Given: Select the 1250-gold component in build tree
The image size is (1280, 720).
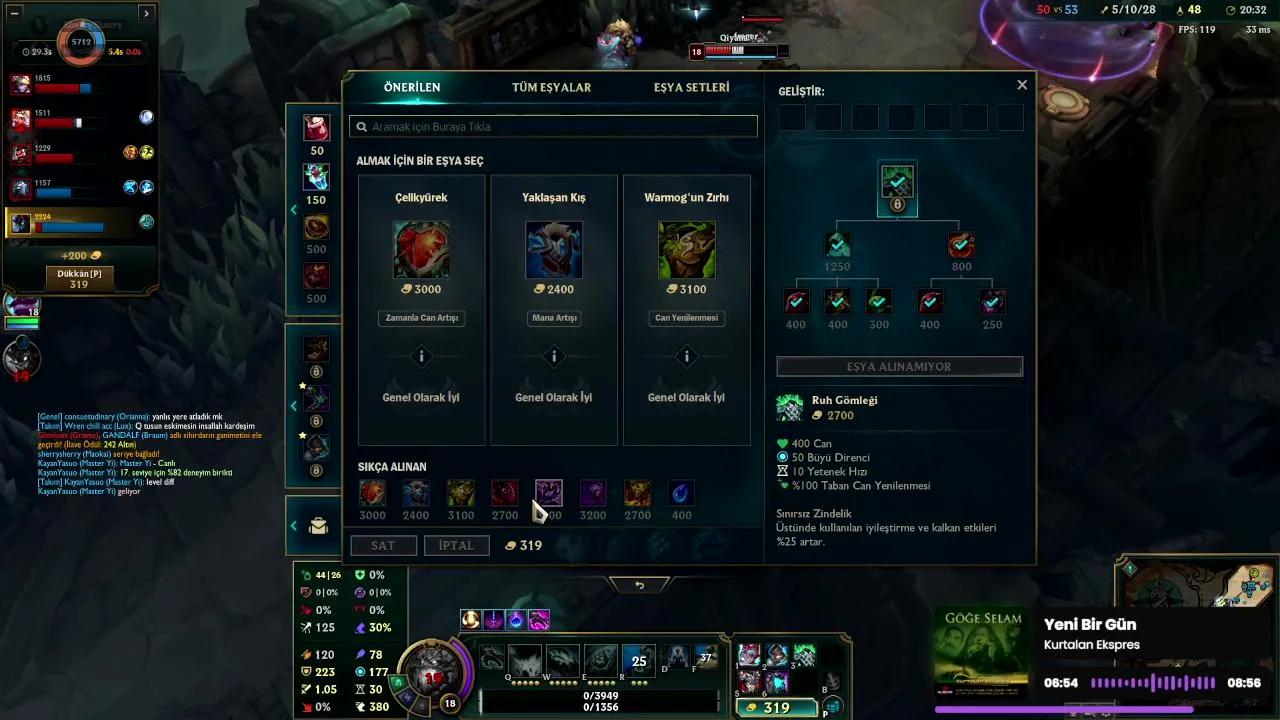Looking at the screenshot, I should (838, 245).
